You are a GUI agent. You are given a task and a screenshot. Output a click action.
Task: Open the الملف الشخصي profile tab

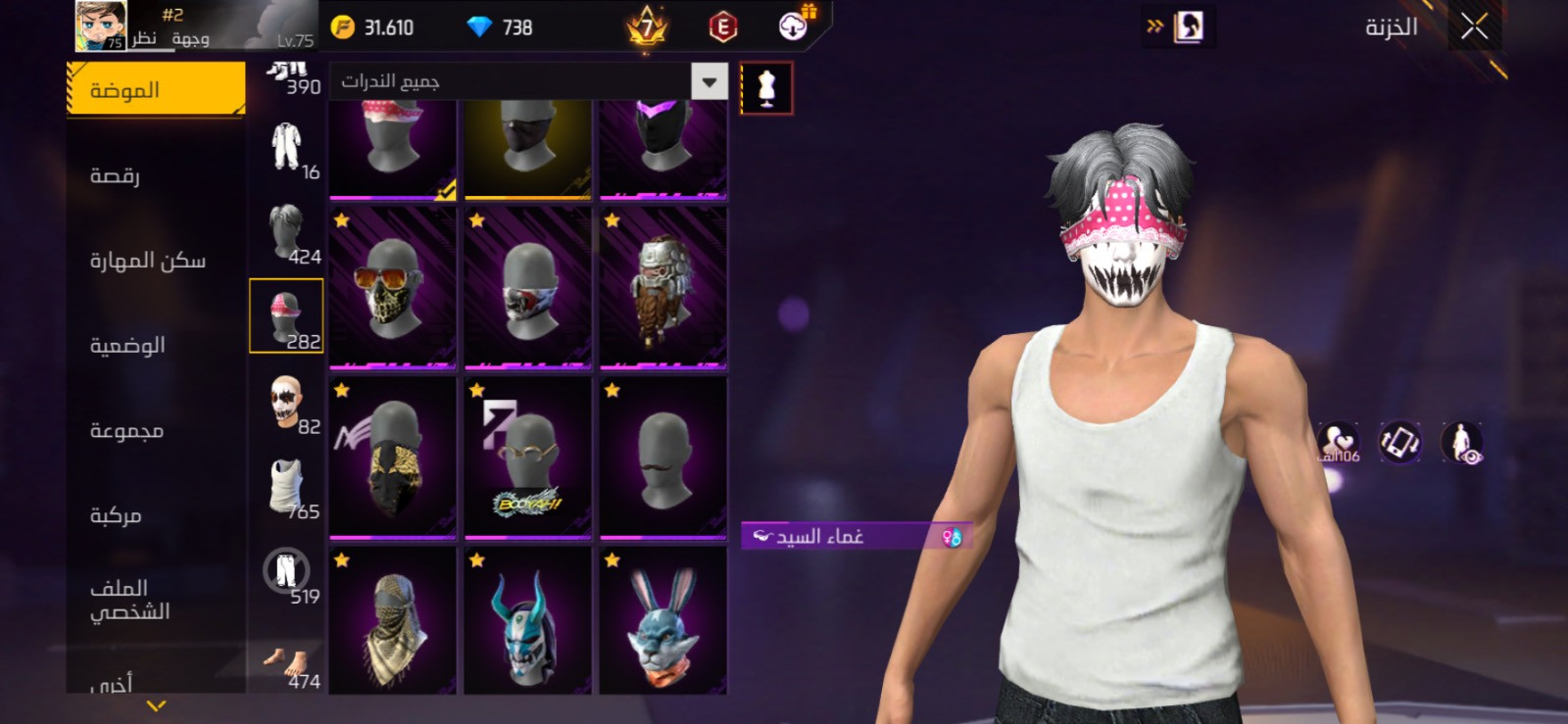pos(129,600)
